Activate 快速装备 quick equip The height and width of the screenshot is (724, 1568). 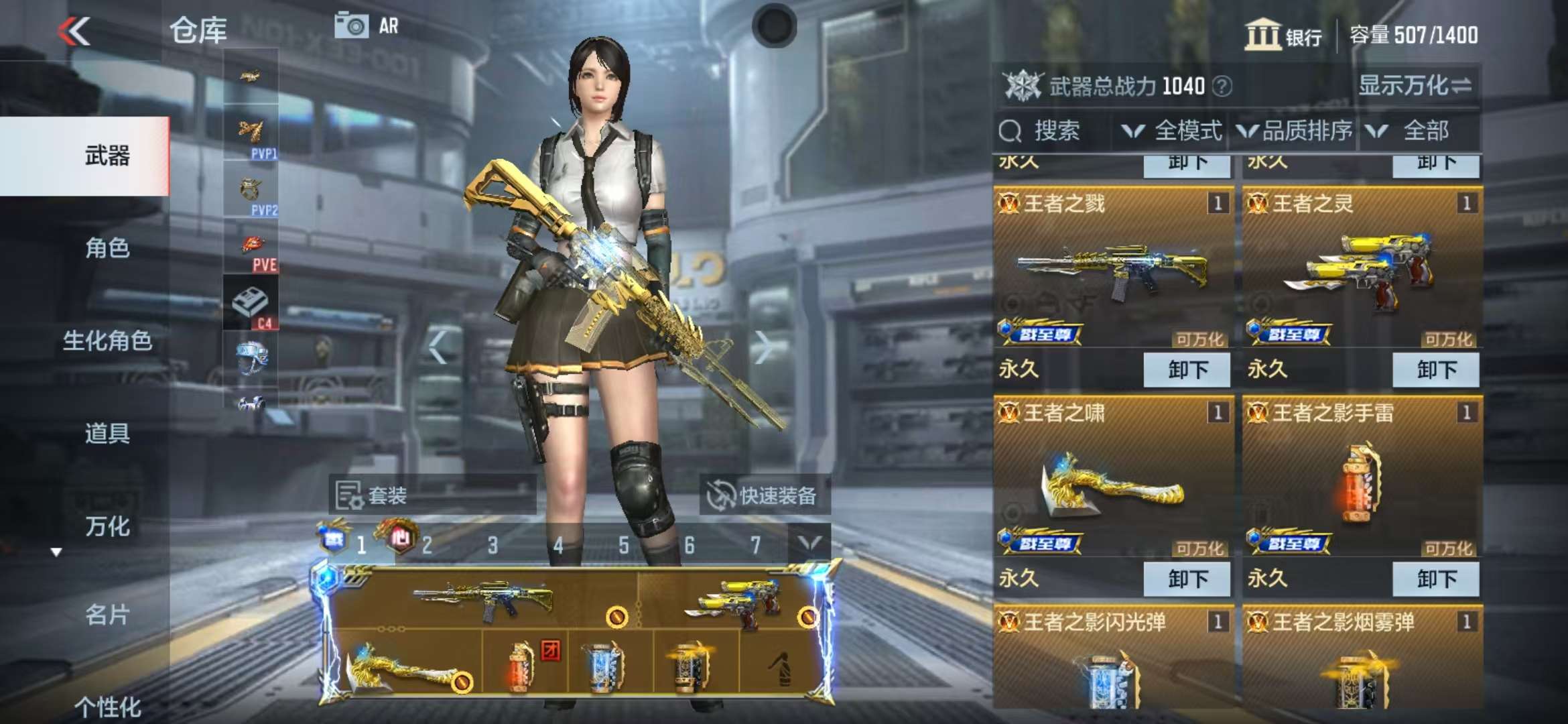click(x=763, y=495)
